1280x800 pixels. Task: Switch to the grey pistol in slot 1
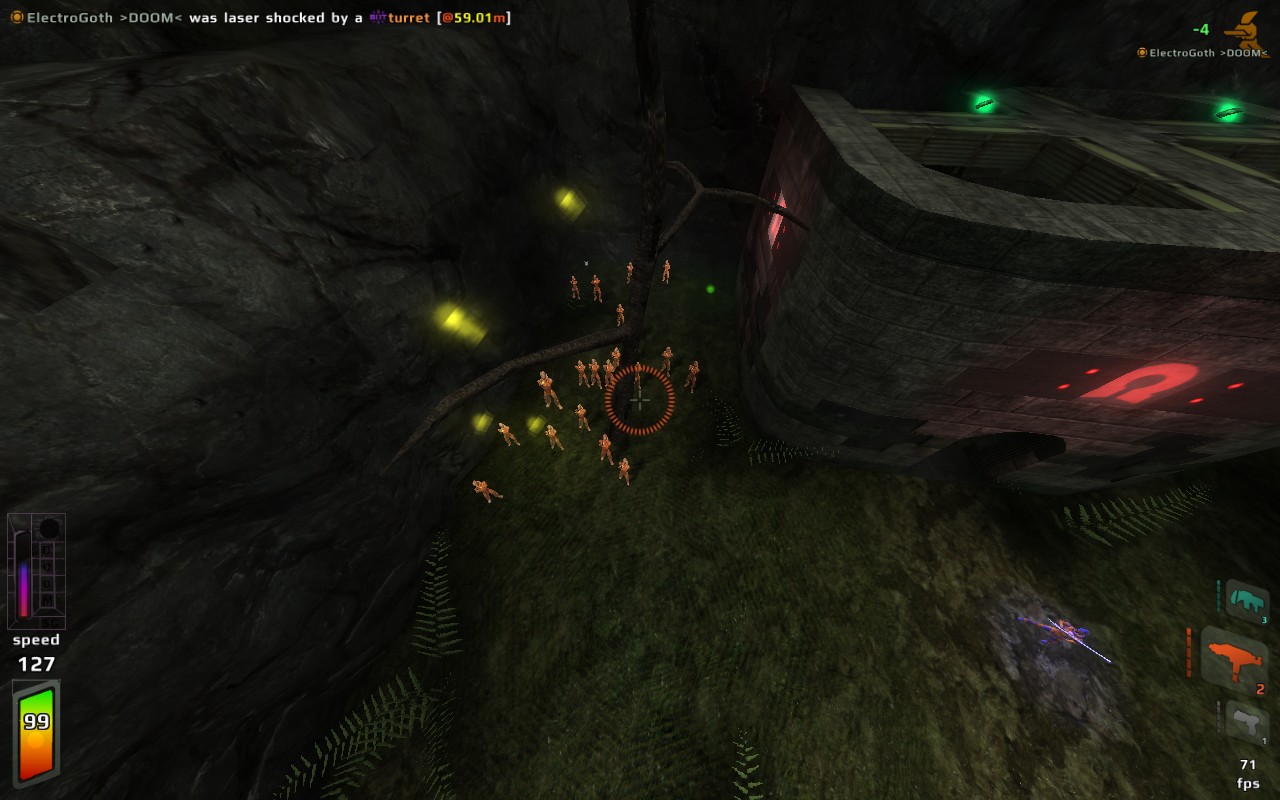(x=1246, y=721)
